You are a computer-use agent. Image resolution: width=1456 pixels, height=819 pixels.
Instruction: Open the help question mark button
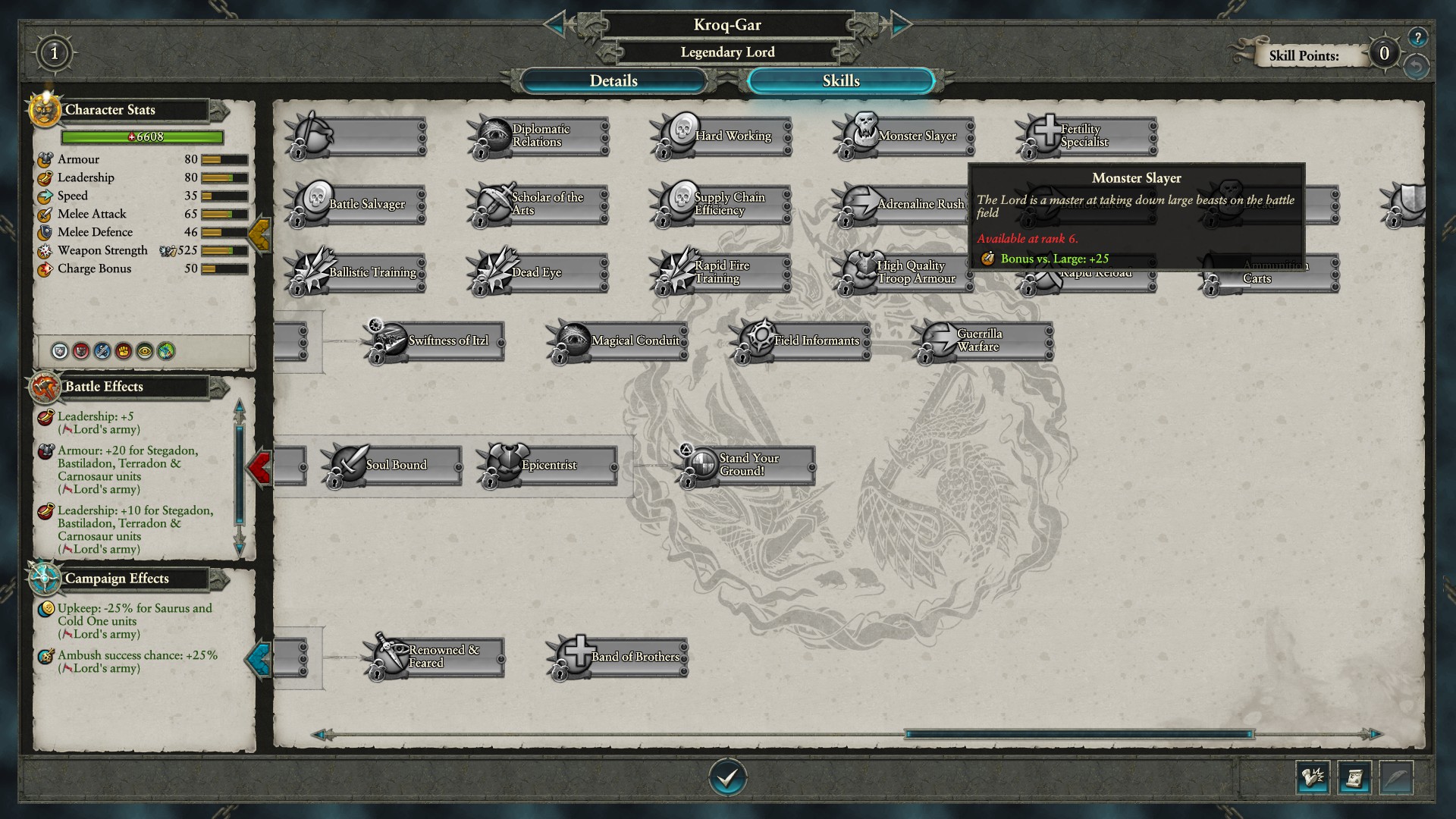click(x=1417, y=37)
